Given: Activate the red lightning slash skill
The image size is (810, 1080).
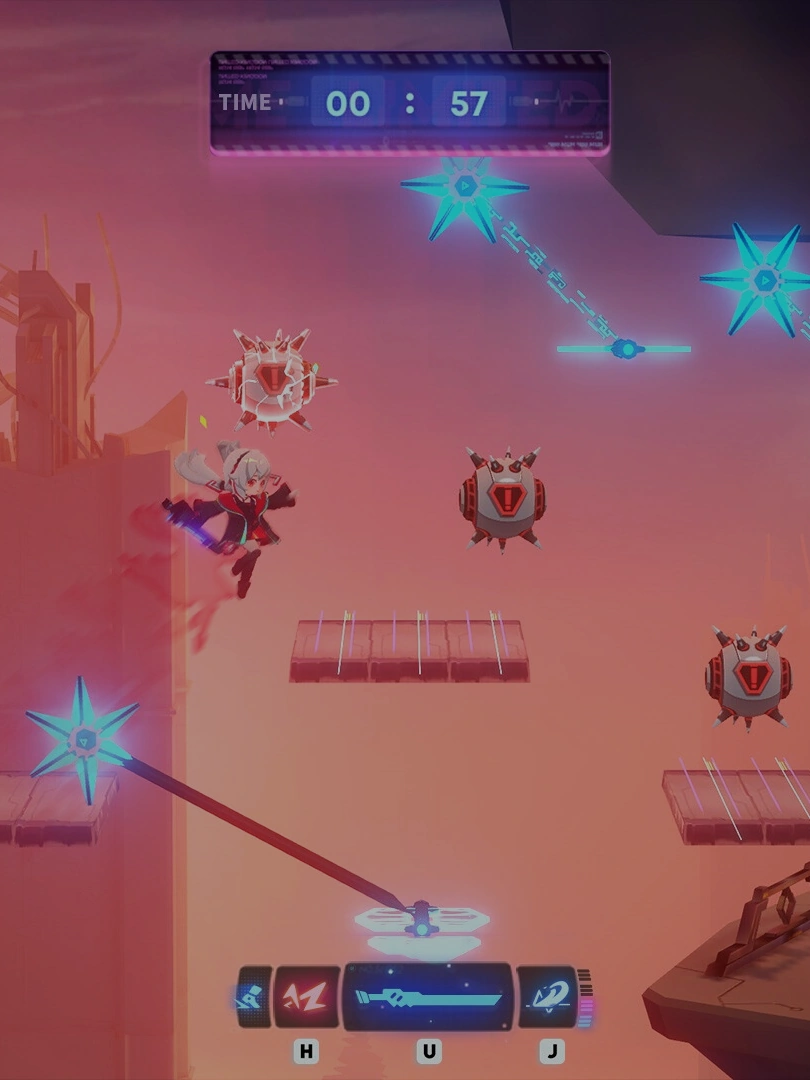Looking at the screenshot, I should tap(306, 997).
